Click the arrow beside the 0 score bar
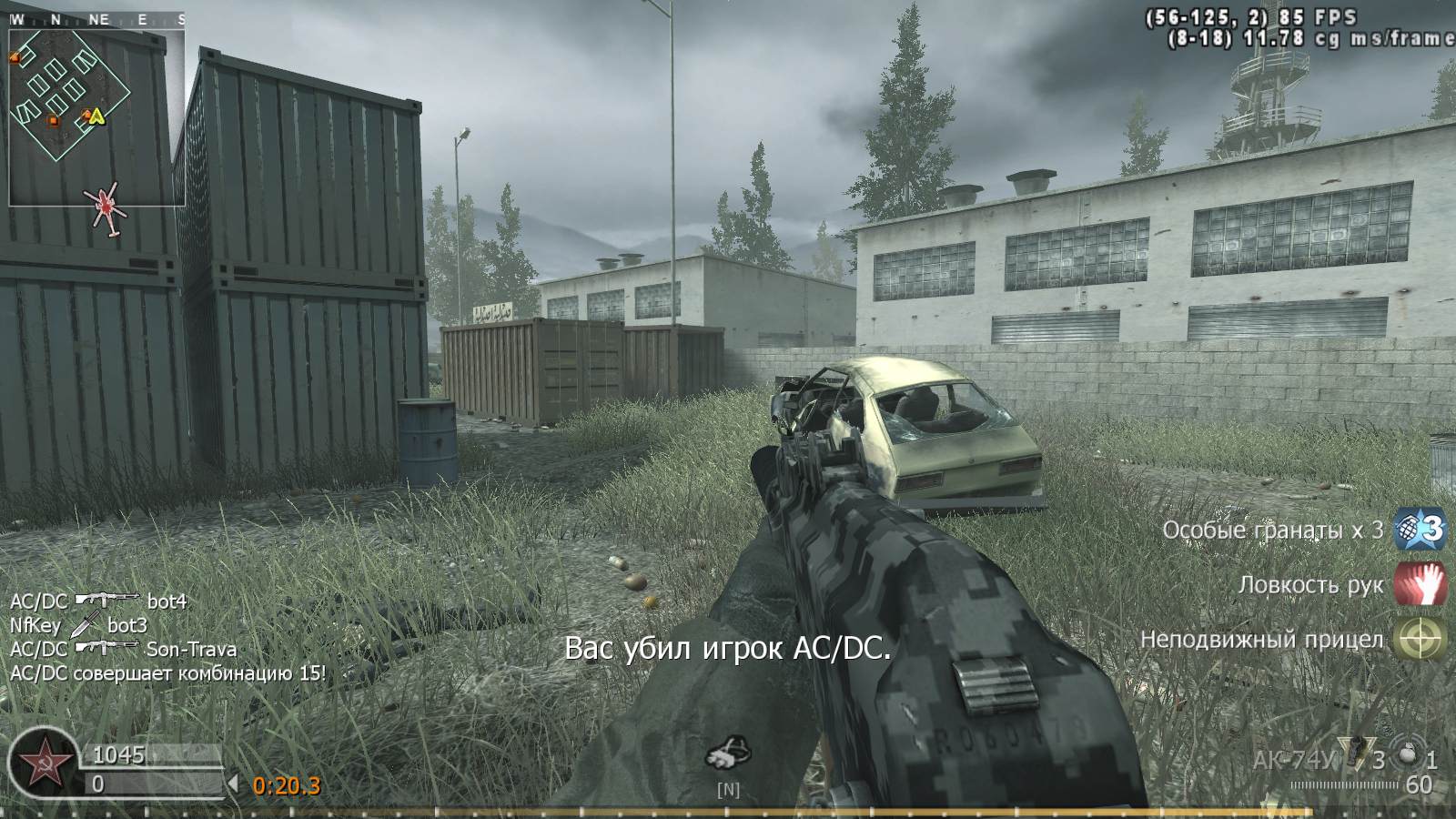This screenshot has height=819, width=1456. [236, 781]
